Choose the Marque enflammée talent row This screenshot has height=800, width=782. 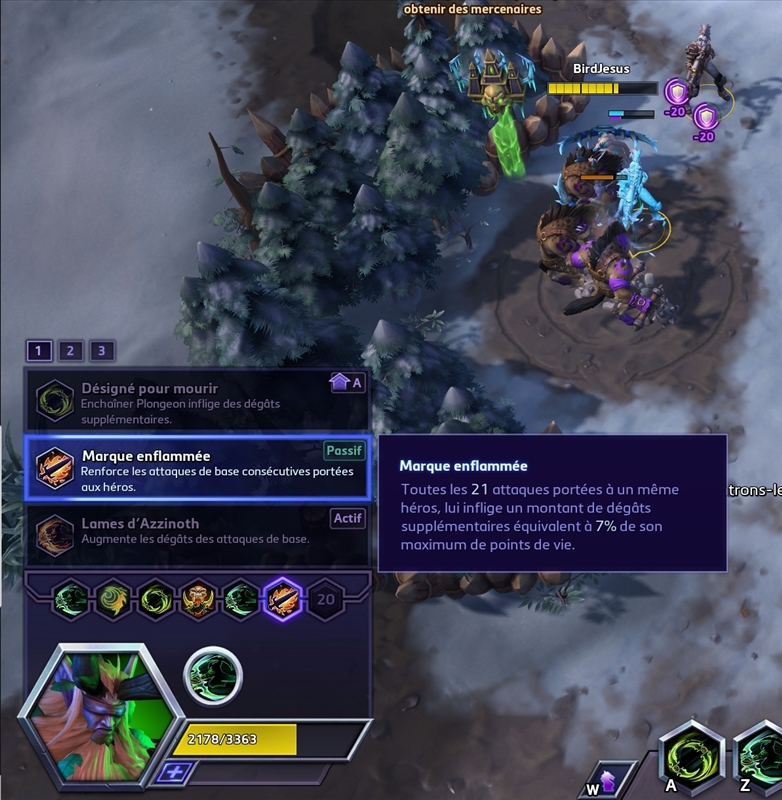pos(197,467)
